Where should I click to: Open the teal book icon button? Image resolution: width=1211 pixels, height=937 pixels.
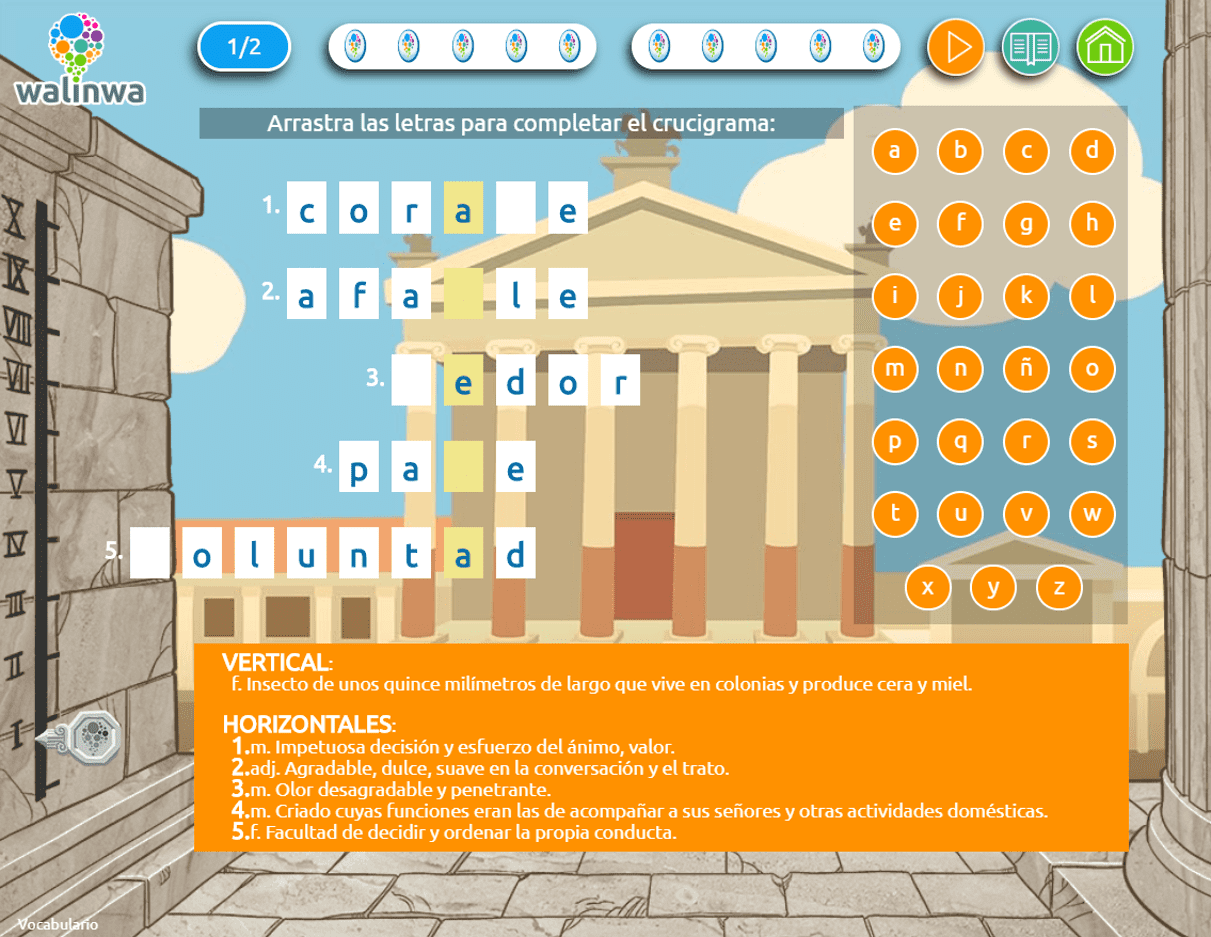point(1030,47)
